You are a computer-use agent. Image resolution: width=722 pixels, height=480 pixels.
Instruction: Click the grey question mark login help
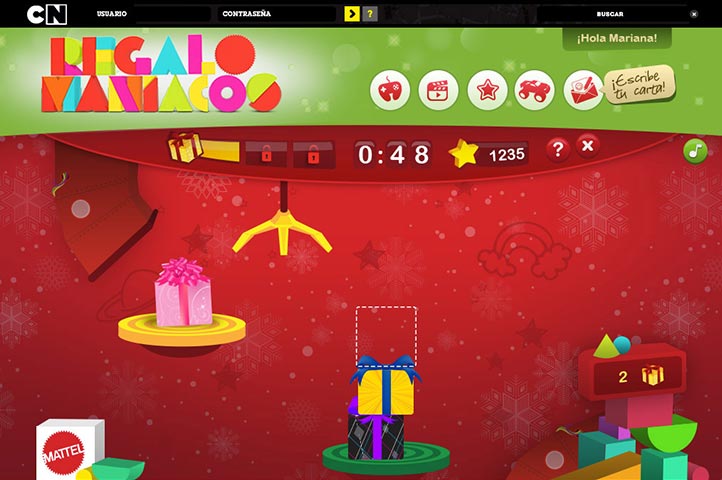click(370, 14)
